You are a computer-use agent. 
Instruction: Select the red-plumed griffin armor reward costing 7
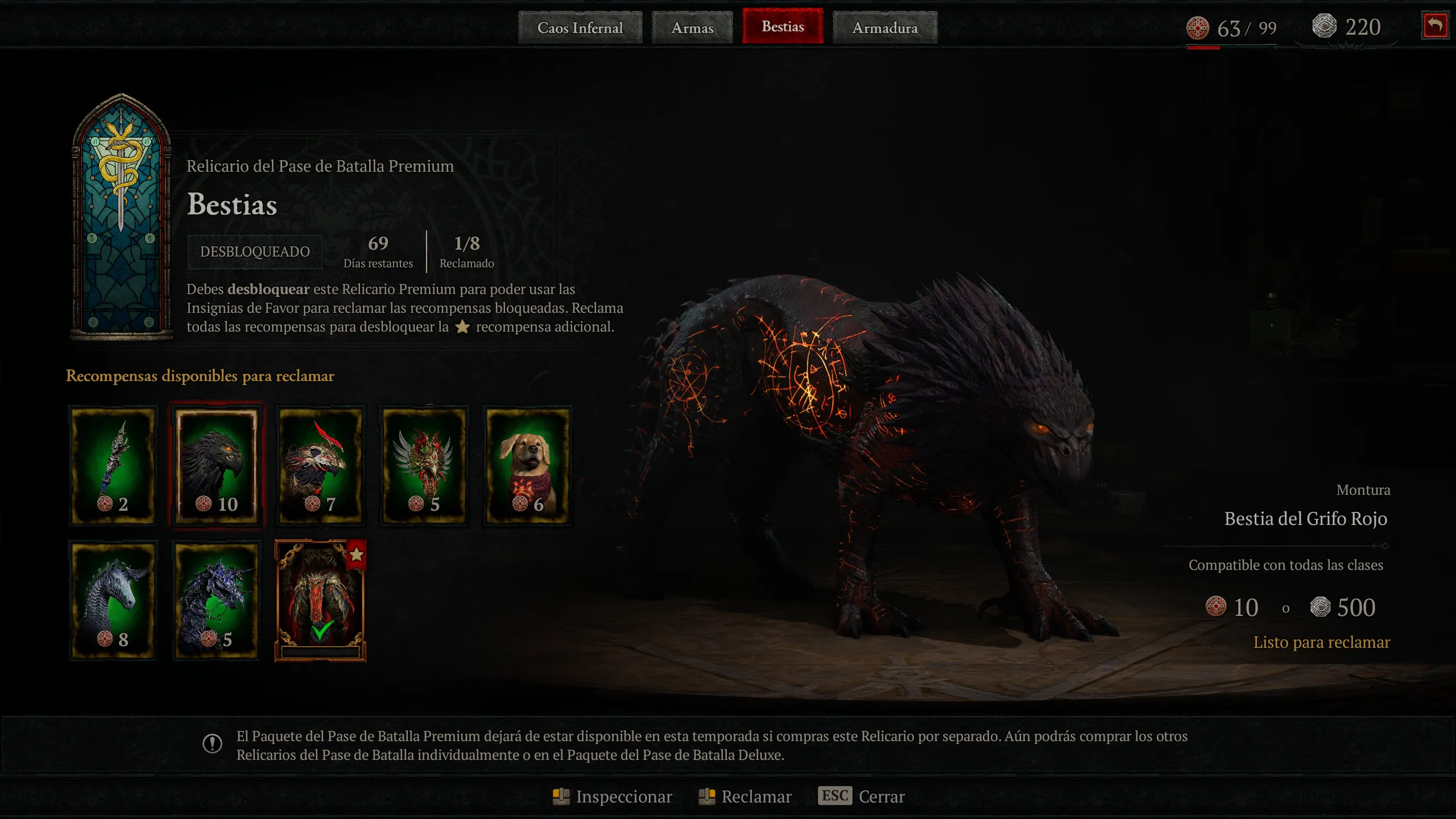(x=321, y=465)
